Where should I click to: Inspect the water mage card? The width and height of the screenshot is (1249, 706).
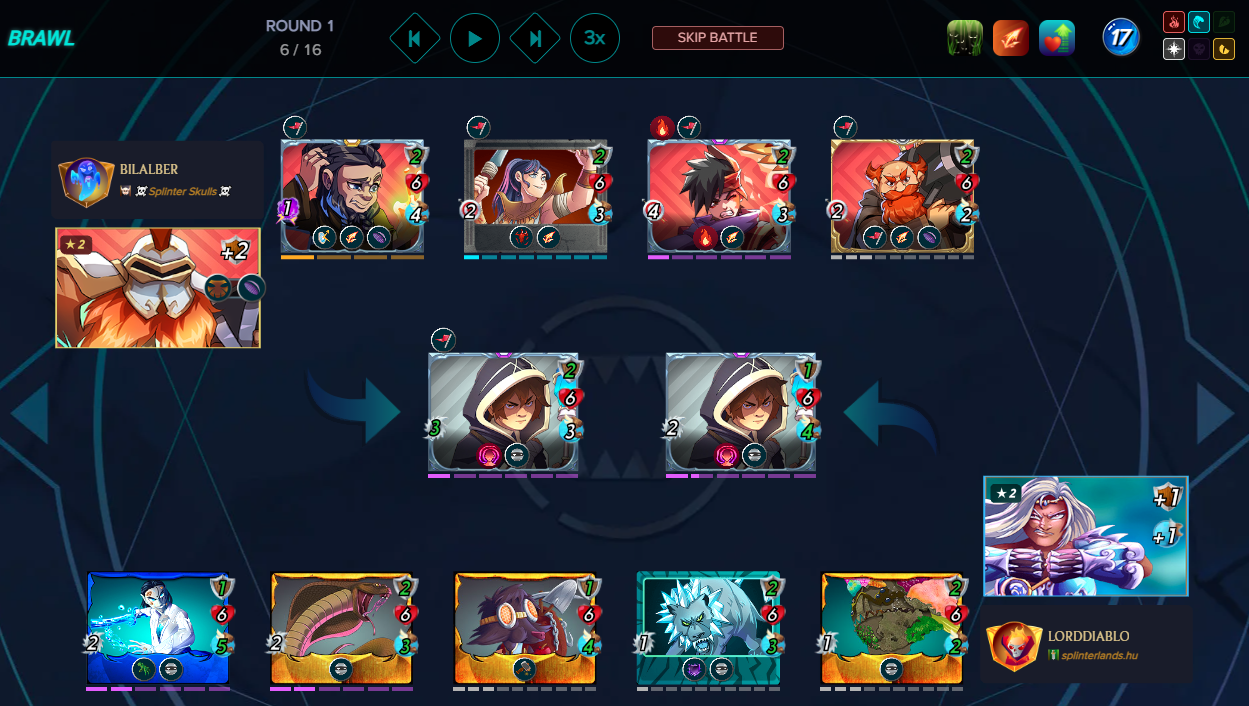[x=158, y=628]
